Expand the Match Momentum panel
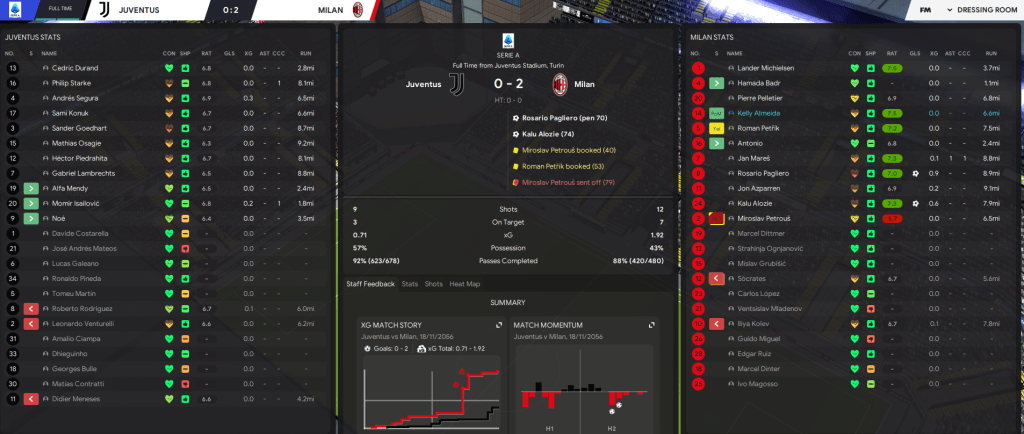Image resolution: width=1024 pixels, height=434 pixels. (651, 325)
